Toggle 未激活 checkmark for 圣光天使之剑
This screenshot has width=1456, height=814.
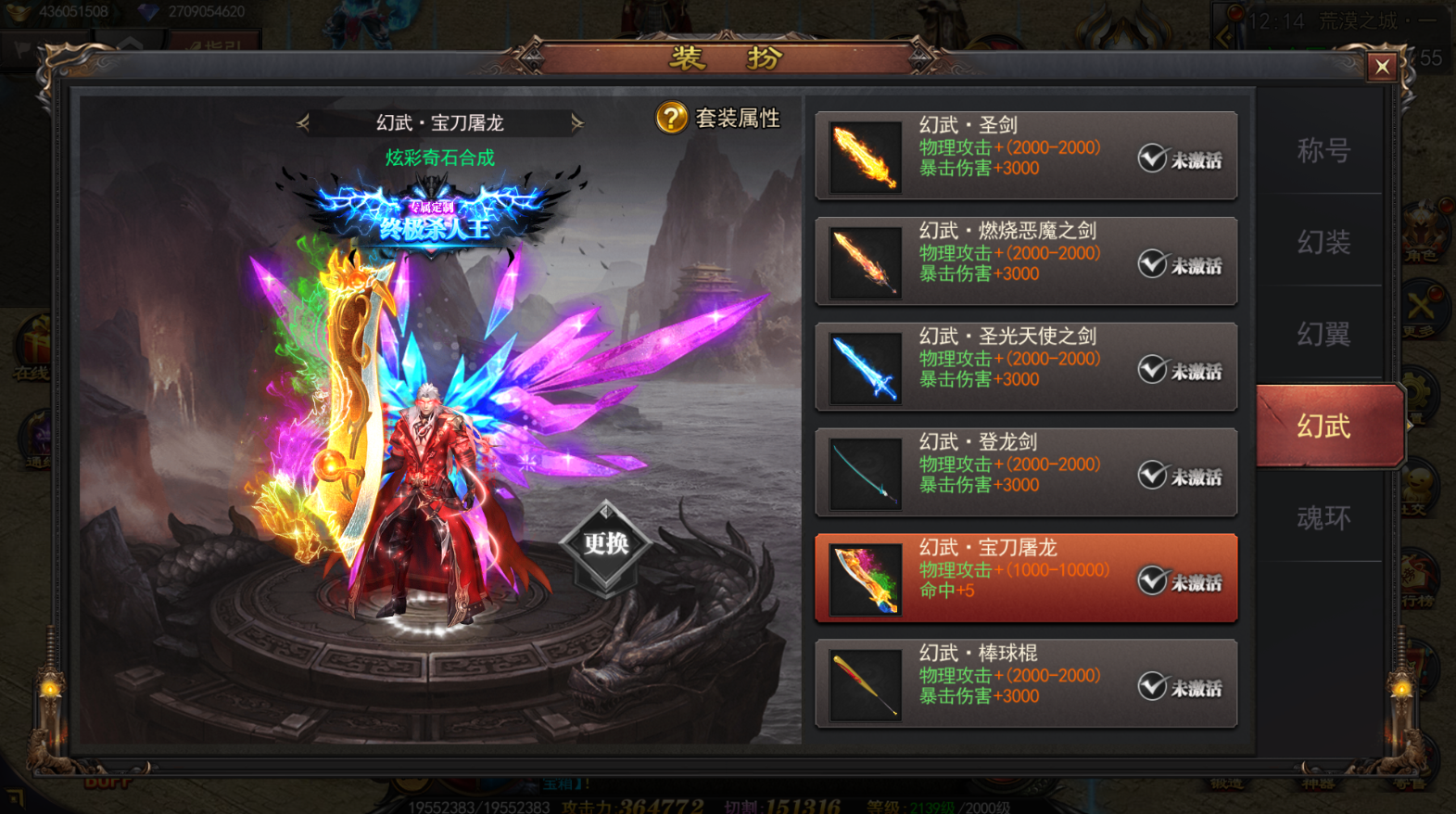1153,369
